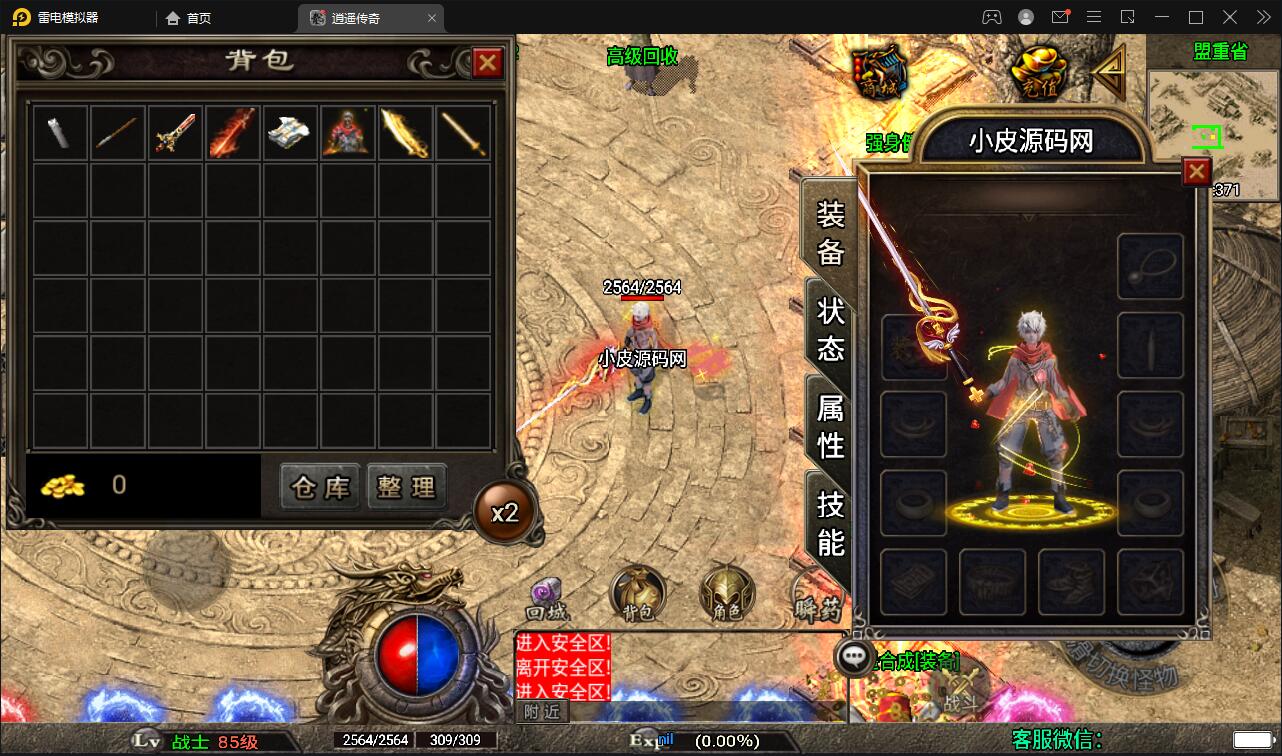Sort the bag with 整理
The width and height of the screenshot is (1282, 756).
coord(406,487)
